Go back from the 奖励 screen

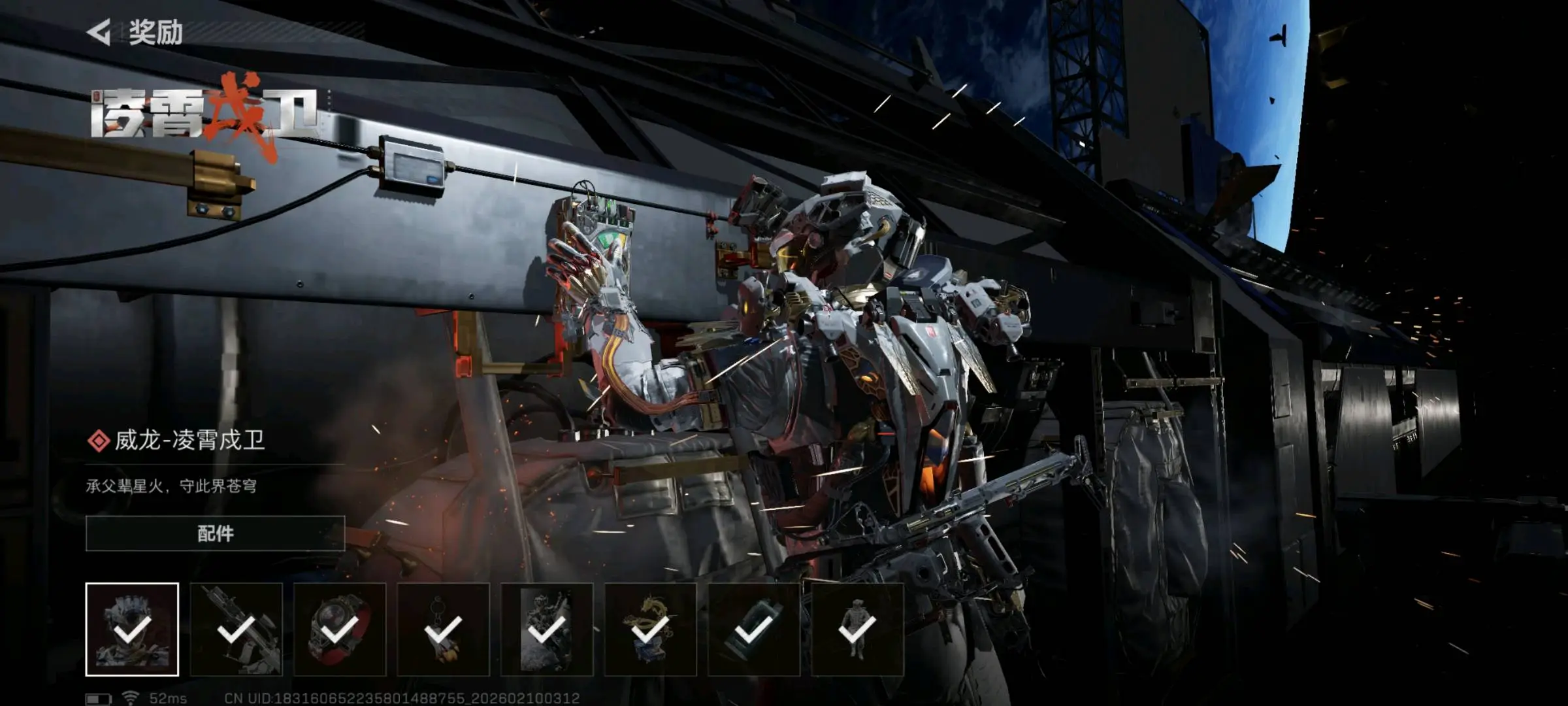(100, 32)
